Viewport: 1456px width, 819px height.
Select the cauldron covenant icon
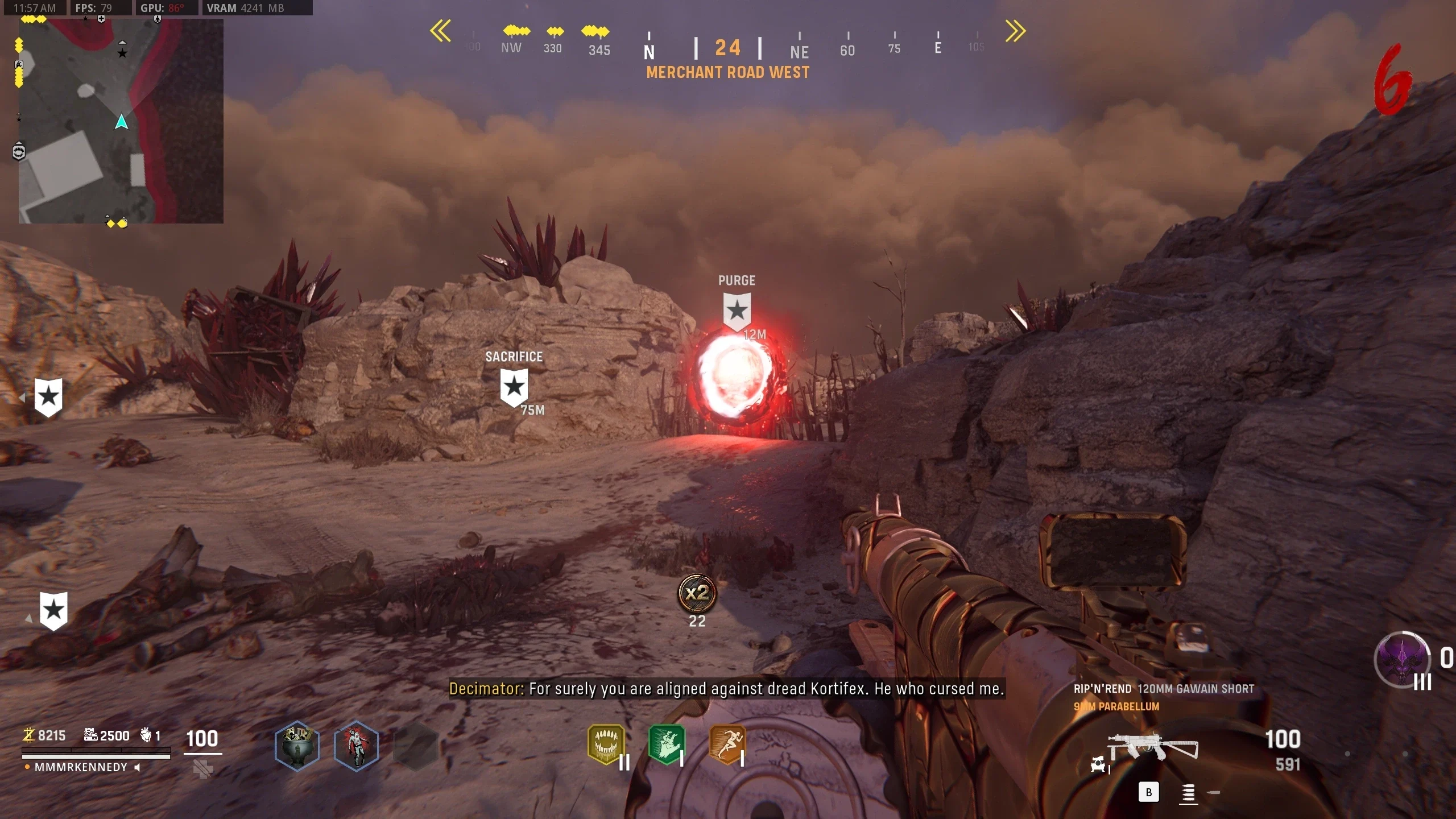pyautogui.click(x=297, y=746)
